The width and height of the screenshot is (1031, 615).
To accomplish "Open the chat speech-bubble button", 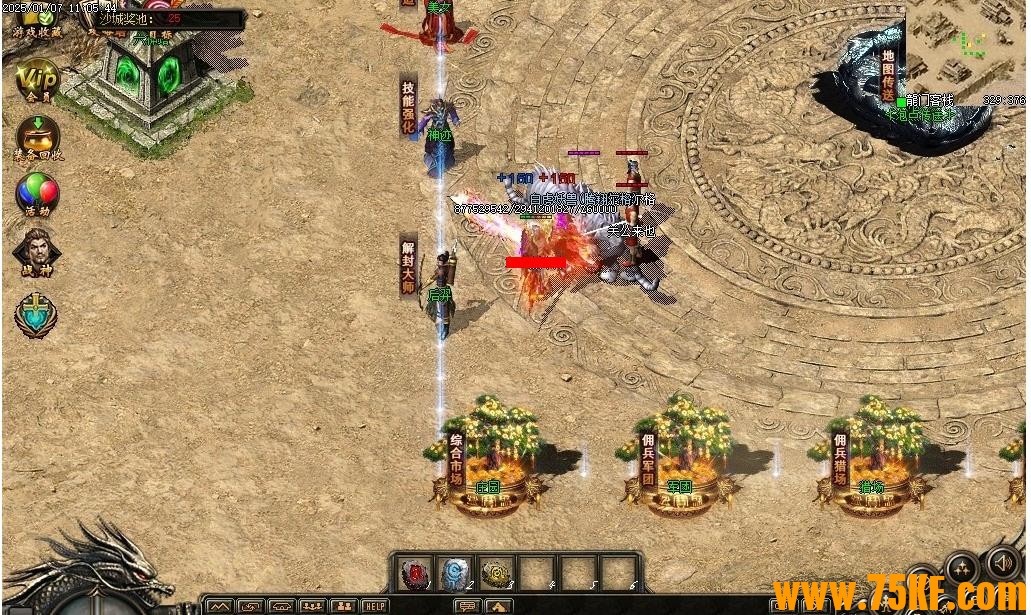I will pyautogui.click(x=467, y=606).
